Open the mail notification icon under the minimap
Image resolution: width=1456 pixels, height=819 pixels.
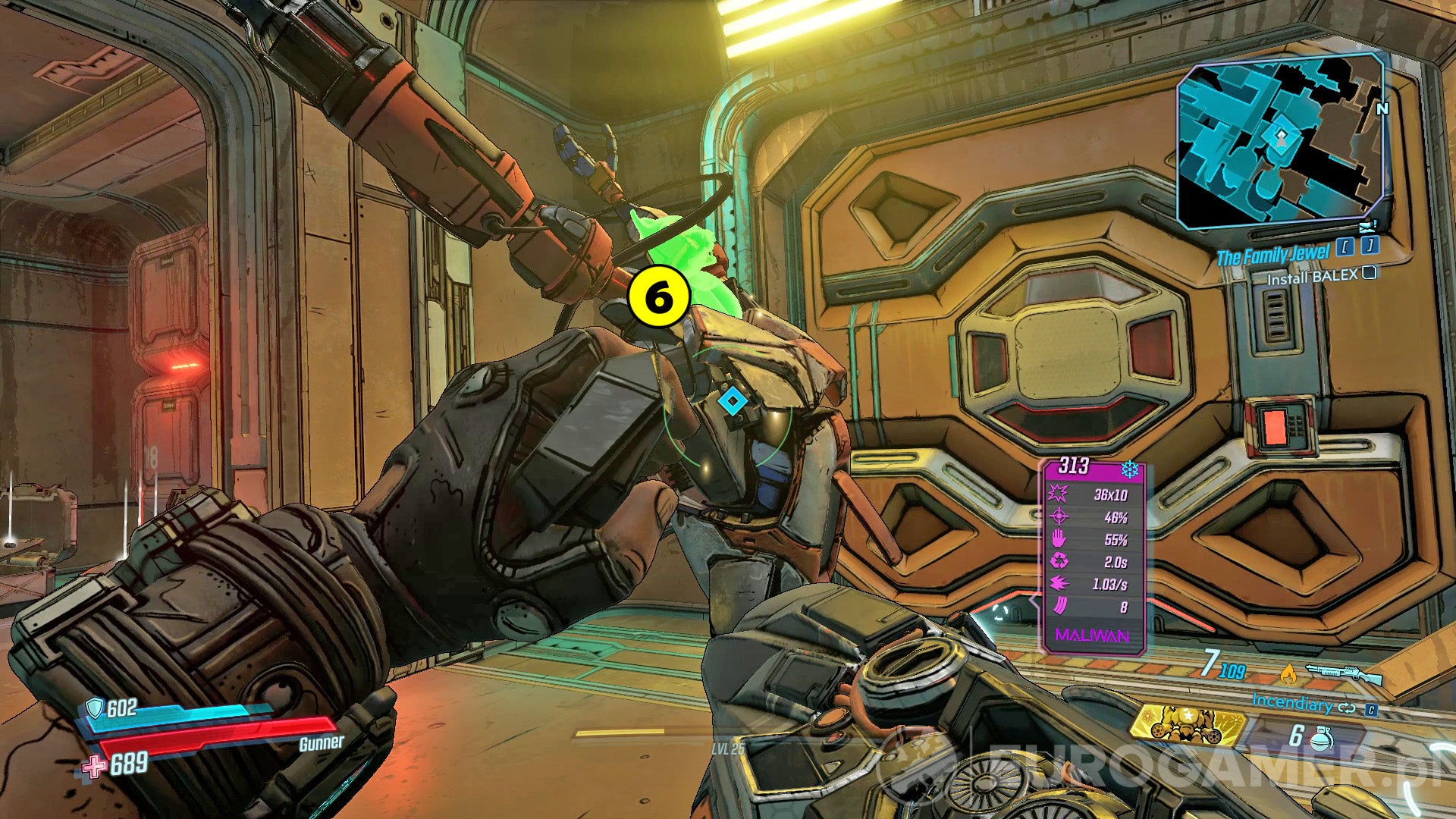[1367, 226]
